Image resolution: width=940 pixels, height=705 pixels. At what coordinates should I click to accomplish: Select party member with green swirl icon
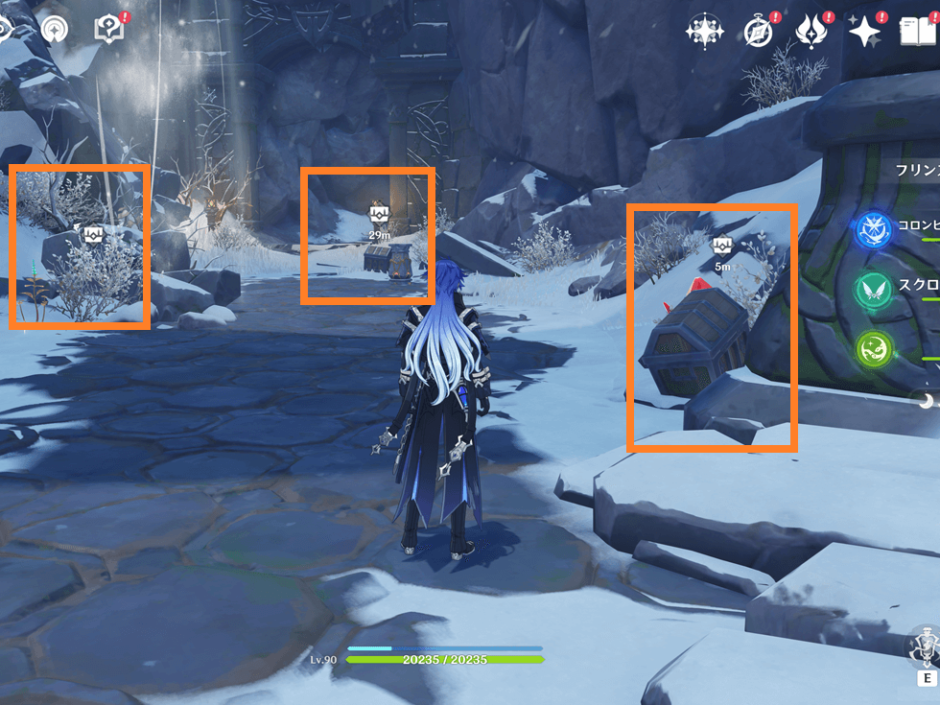(x=873, y=349)
